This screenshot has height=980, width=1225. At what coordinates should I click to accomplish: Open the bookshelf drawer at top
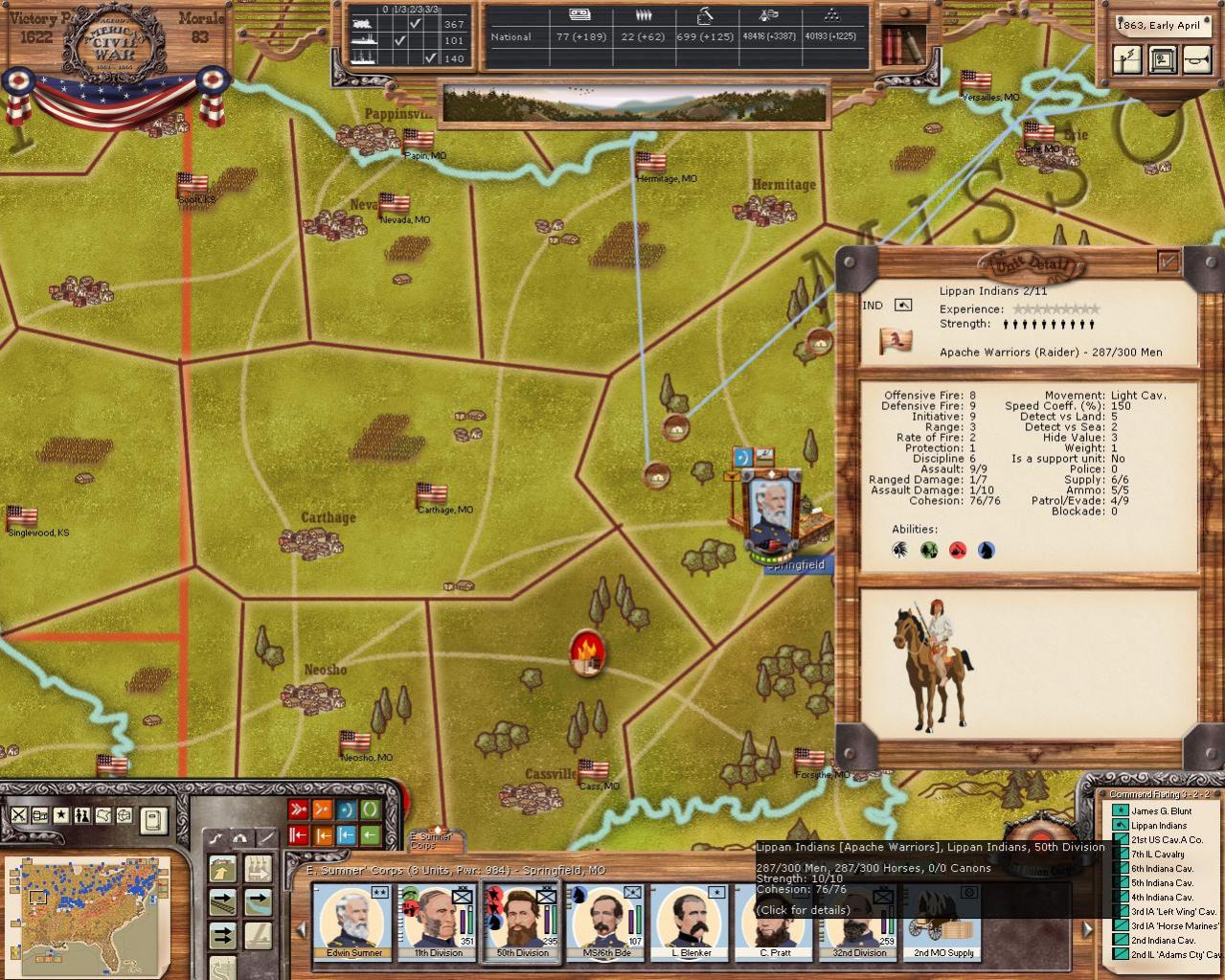click(903, 43)
